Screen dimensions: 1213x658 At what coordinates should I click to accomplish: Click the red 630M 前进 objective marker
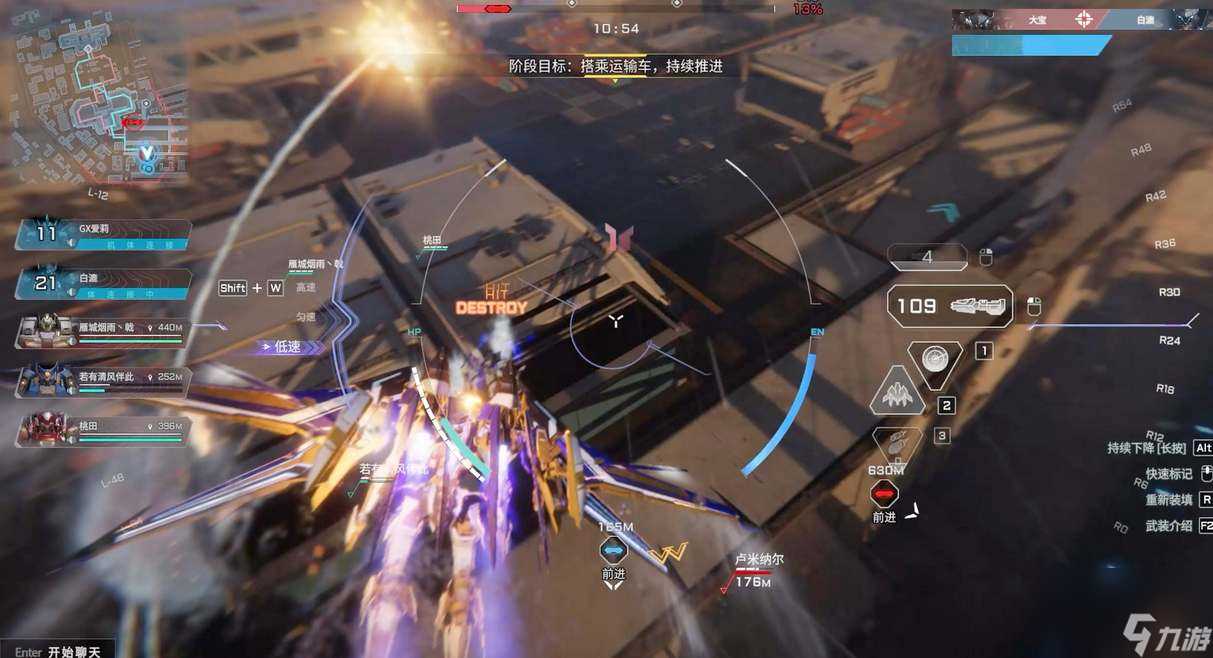click(x=884, y=493)
